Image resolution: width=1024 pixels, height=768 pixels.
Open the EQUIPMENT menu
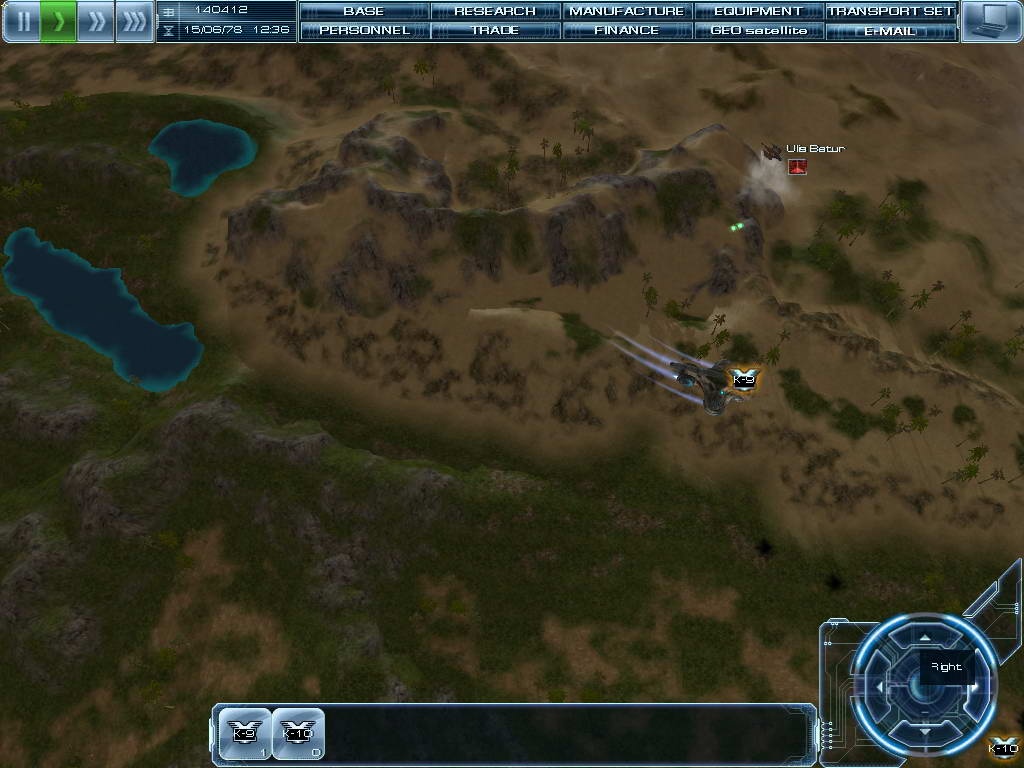[x=758, y=11]
